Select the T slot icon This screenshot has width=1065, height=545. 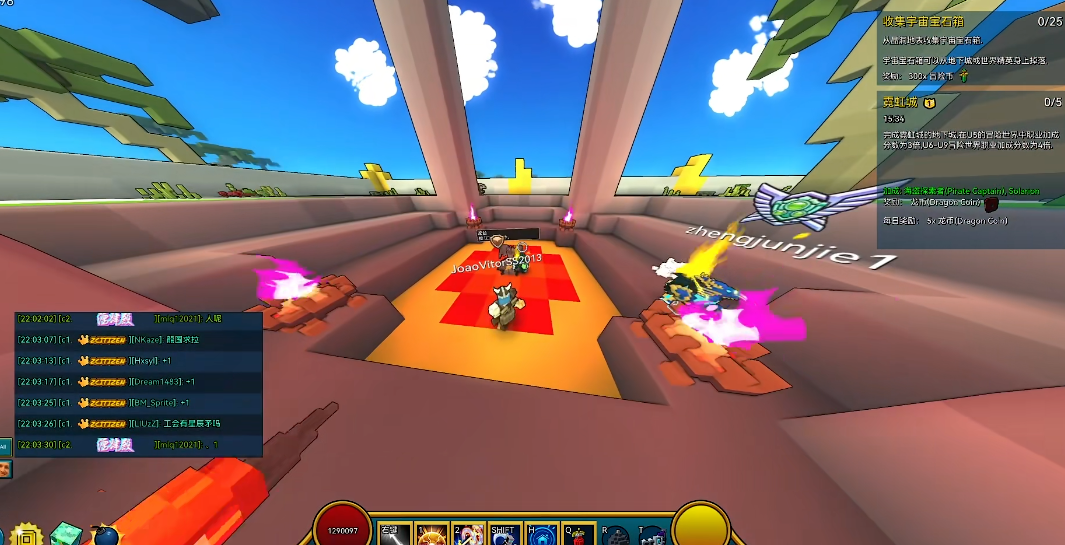[x=652, y=536]
